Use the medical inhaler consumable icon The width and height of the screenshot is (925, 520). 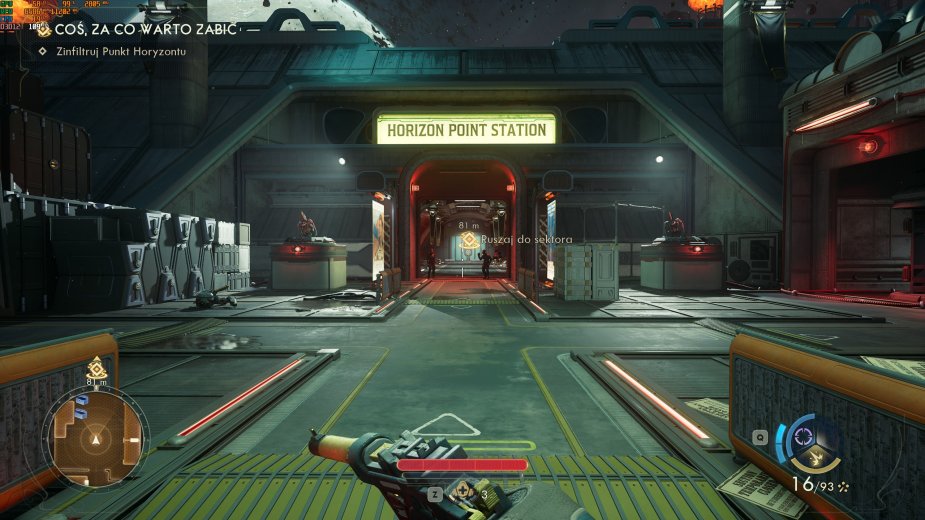coord(464,493)
